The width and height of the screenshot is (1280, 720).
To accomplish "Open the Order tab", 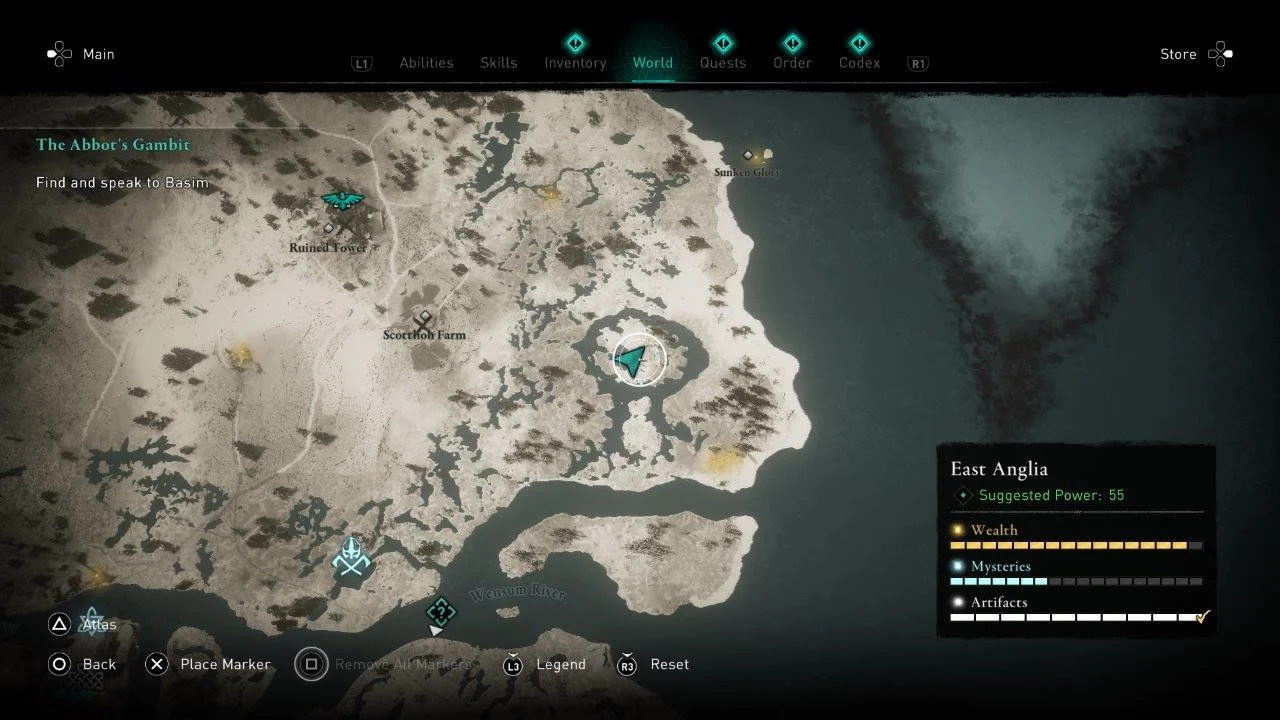I will coord(792,63).
